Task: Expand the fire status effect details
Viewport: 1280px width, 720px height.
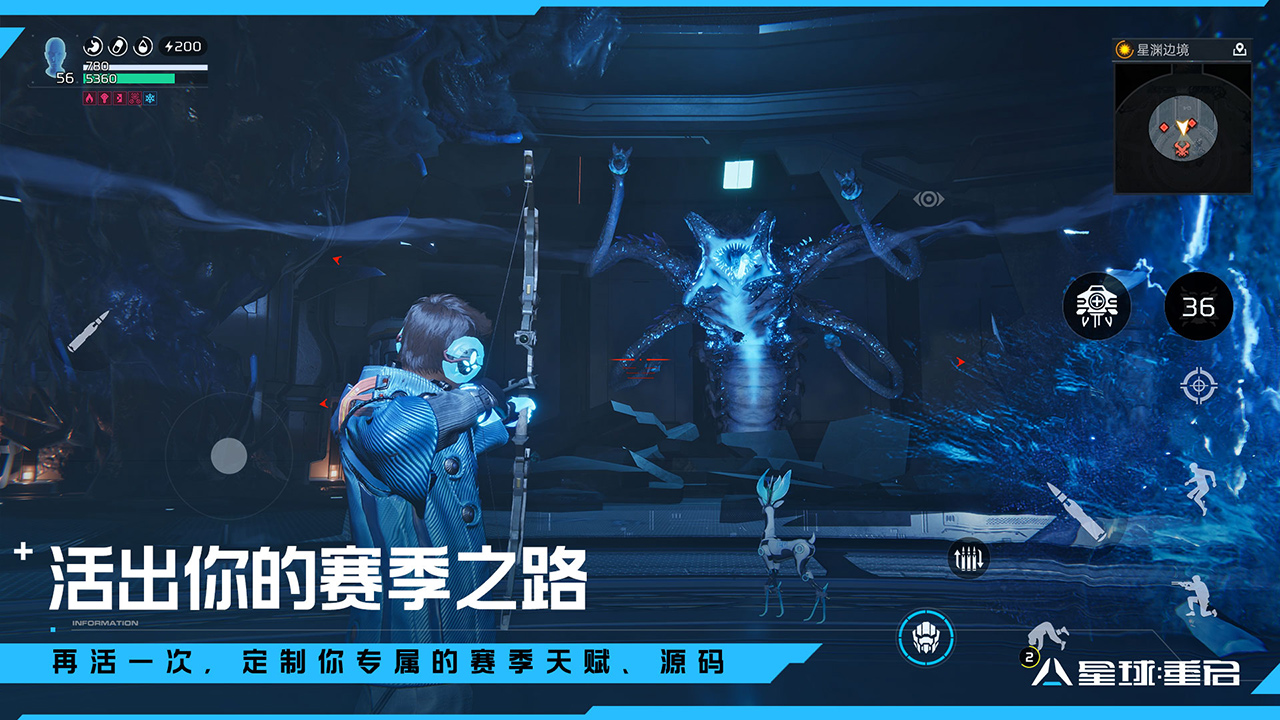Action: click(89, 98)
